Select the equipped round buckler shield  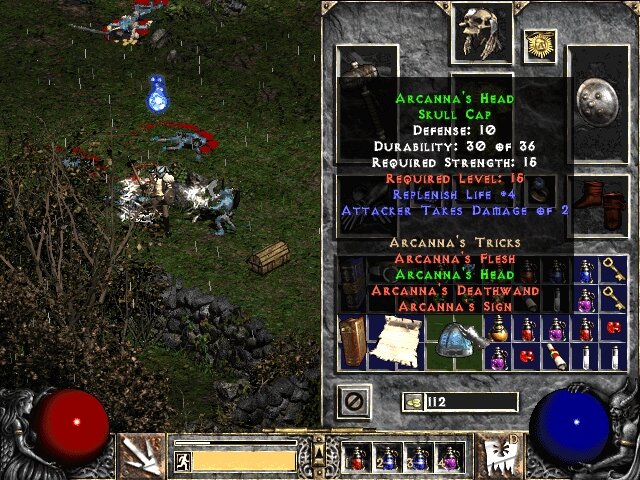[x=598, y=98]
